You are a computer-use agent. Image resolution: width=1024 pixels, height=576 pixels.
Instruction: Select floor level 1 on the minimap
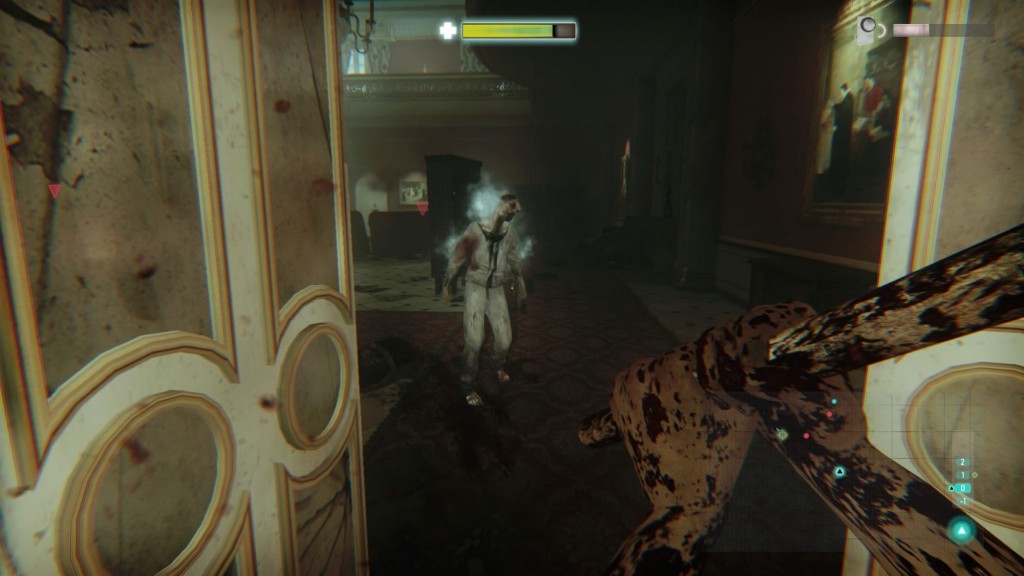coord(963,475)
